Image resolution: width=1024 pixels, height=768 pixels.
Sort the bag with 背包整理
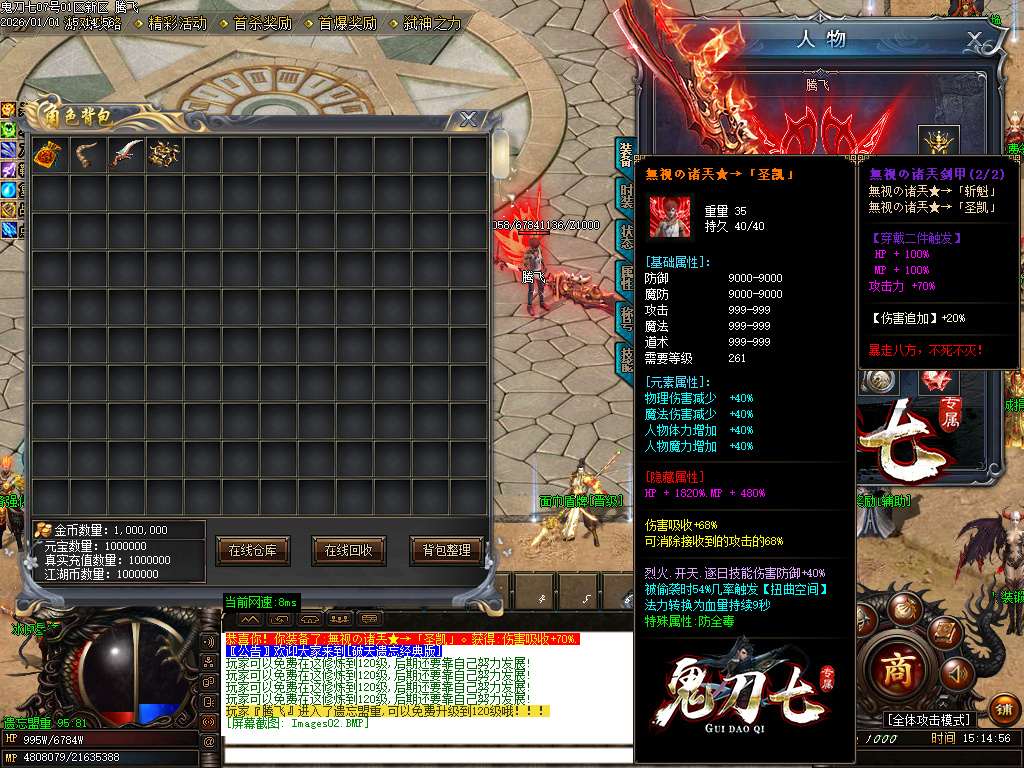(446, 550)
